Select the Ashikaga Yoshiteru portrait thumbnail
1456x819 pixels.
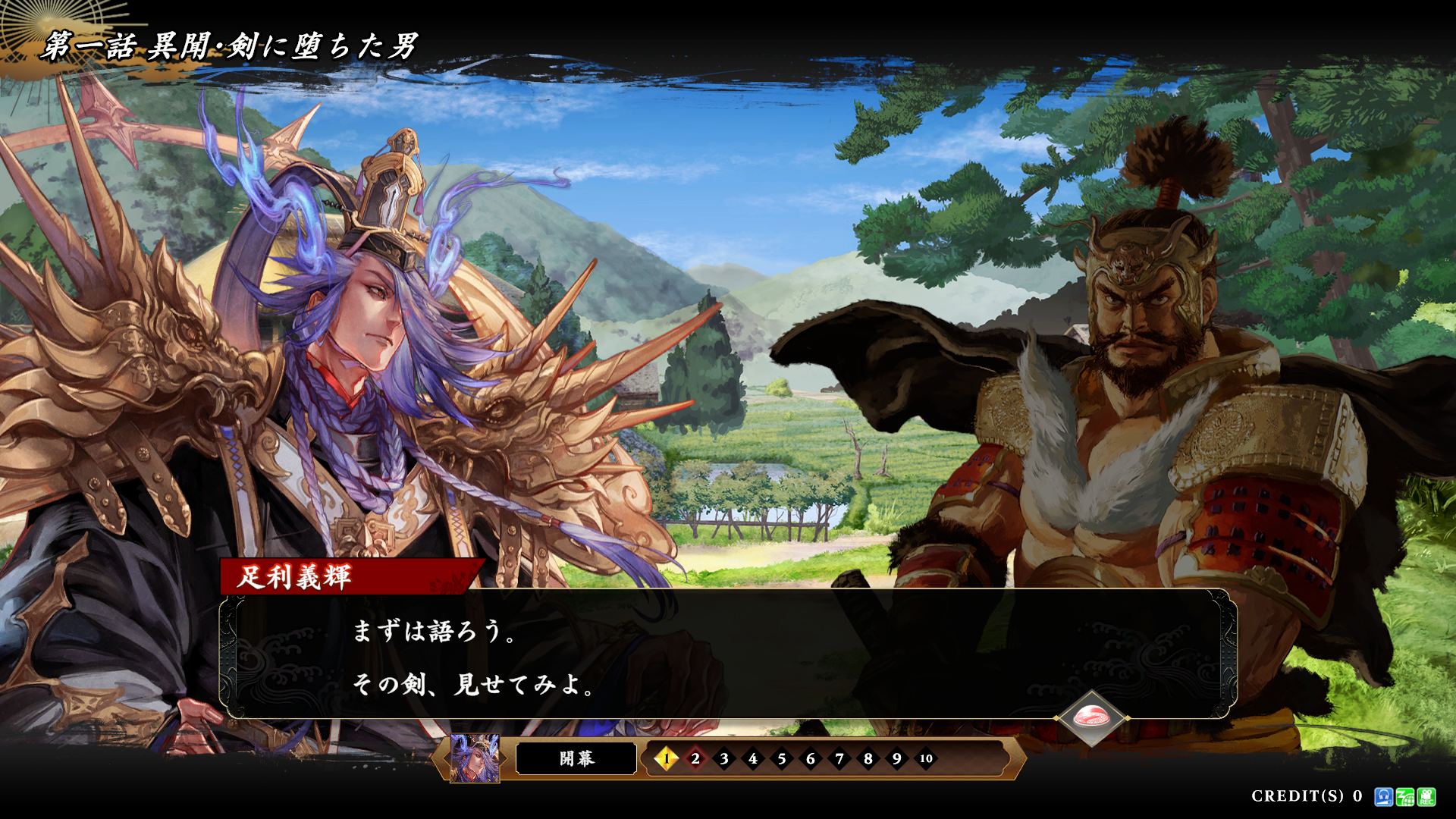pyautogui.click(x=475, y=758)
